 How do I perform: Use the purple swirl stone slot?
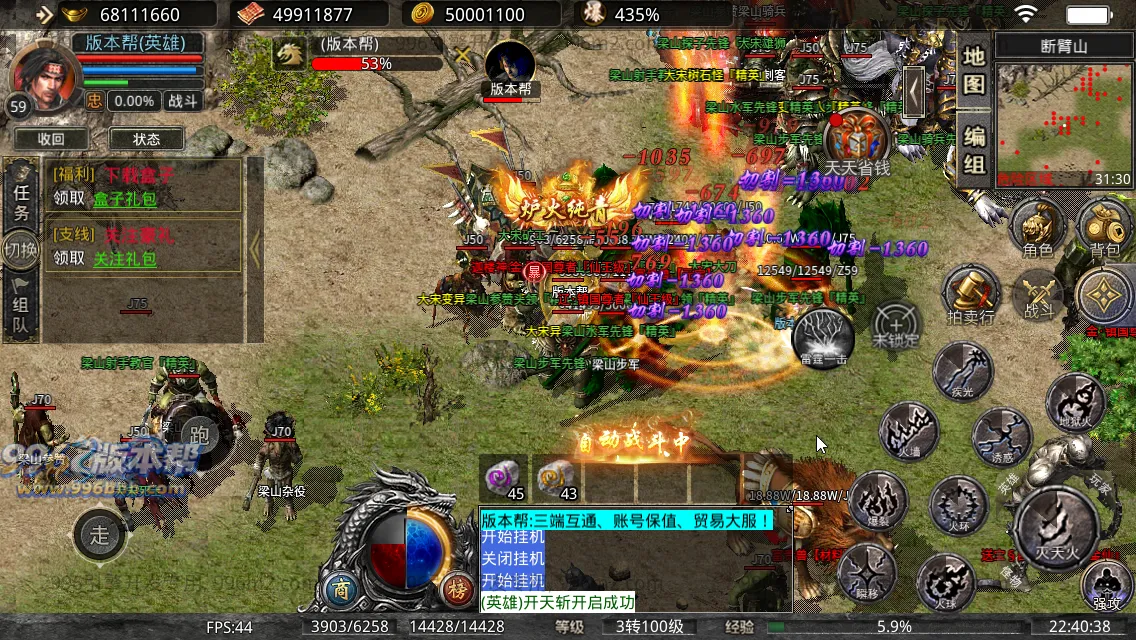coord(503,478)
